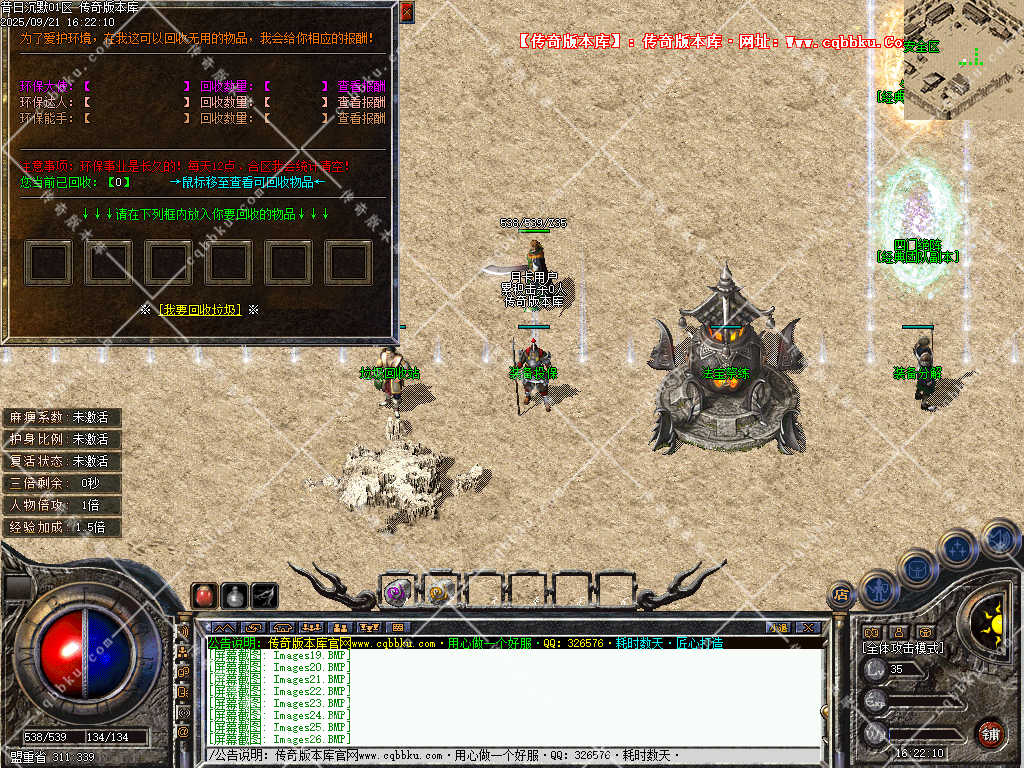
Task: Close the chat window with X
Action: pos(808,628)
